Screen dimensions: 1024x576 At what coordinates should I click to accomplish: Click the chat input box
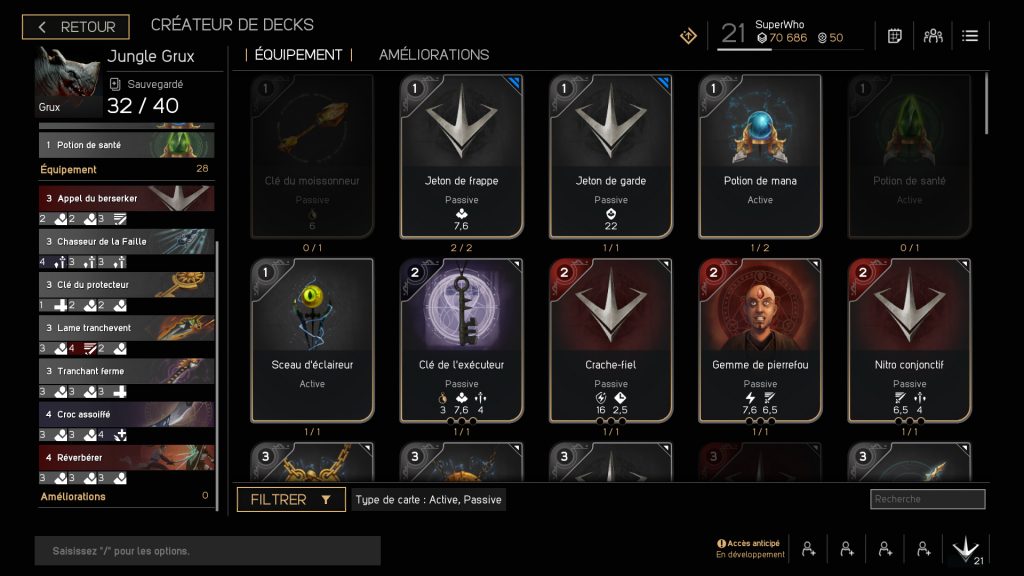(208, 551)
